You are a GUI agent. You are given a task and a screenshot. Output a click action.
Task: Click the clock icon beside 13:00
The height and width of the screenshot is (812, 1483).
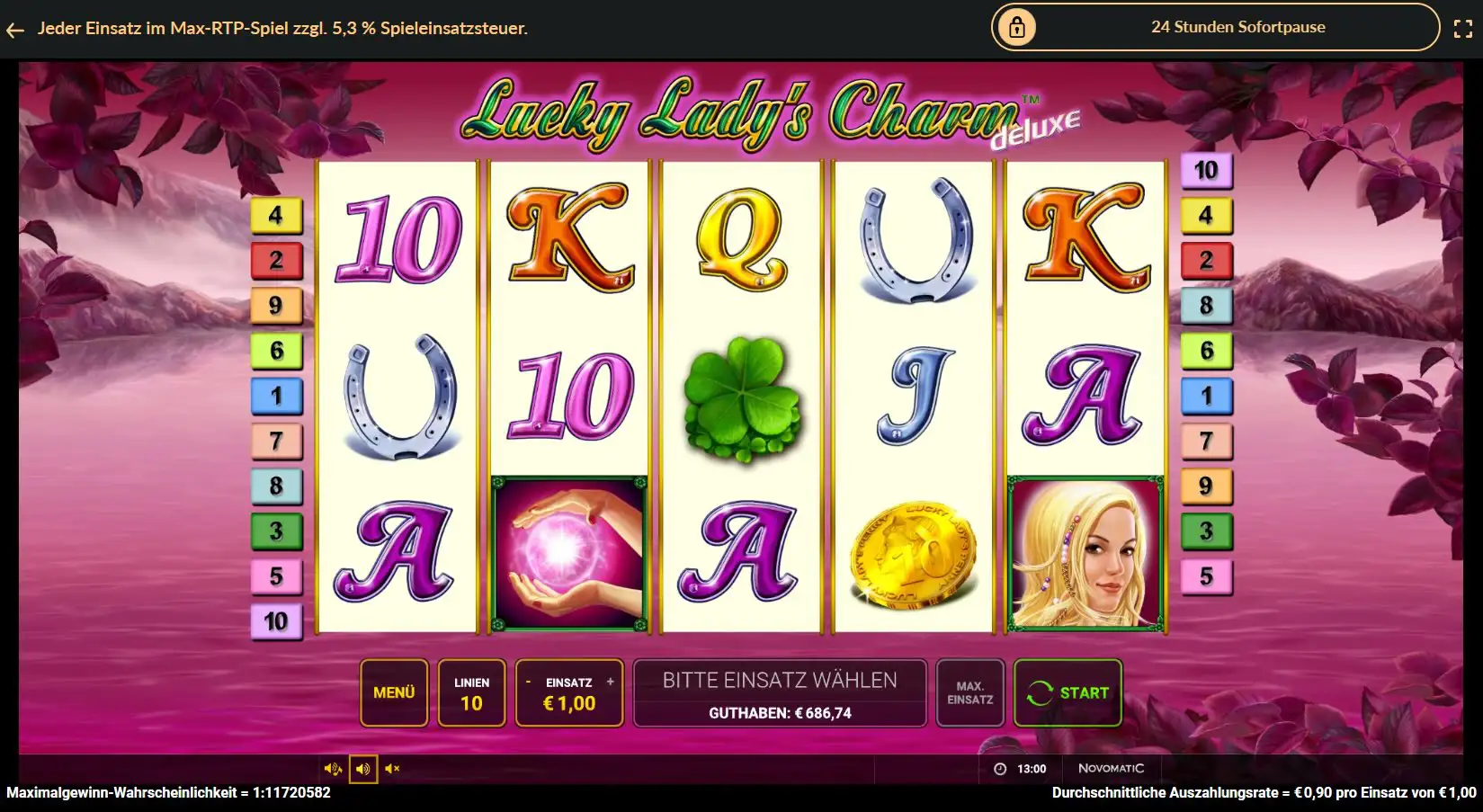(1000, 768)
